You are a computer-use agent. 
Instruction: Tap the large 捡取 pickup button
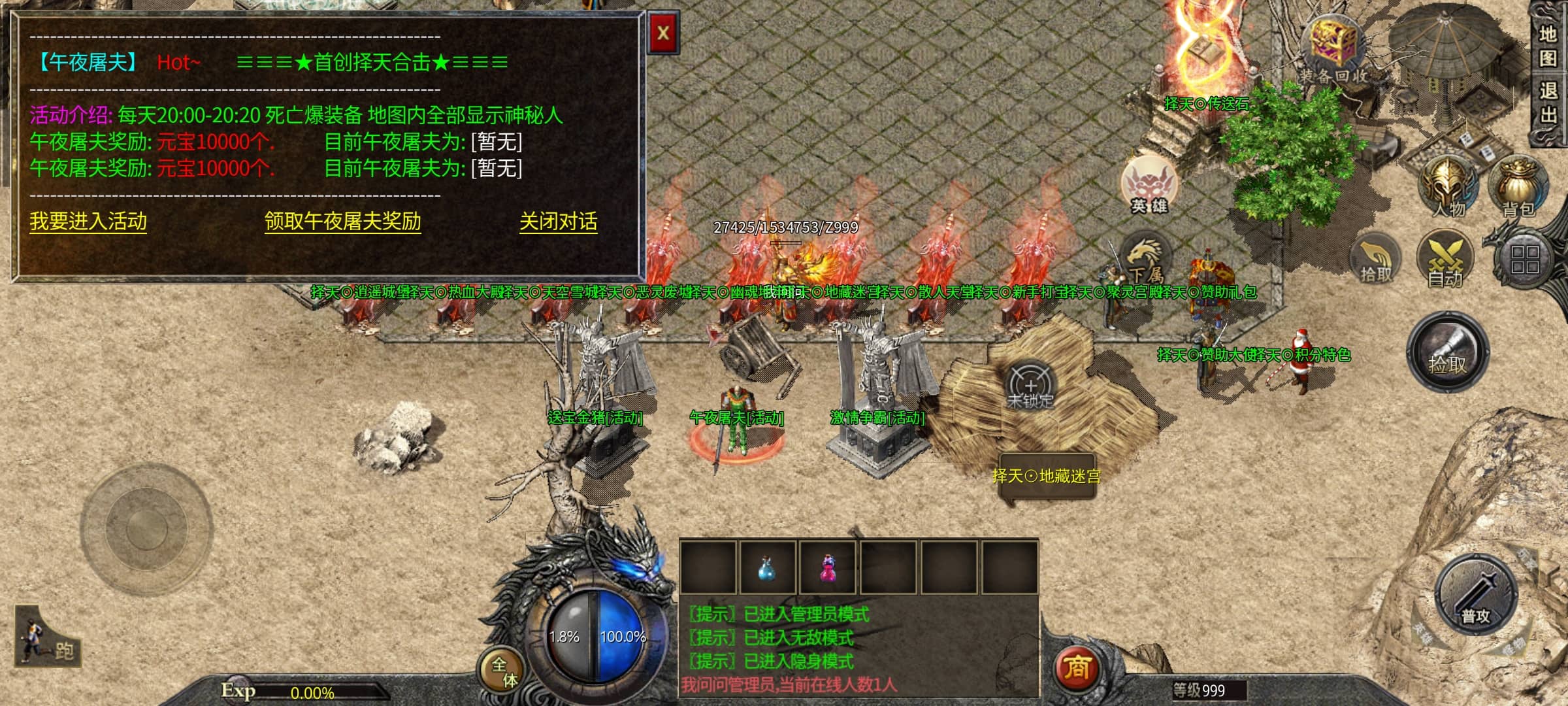[1448, 352]
